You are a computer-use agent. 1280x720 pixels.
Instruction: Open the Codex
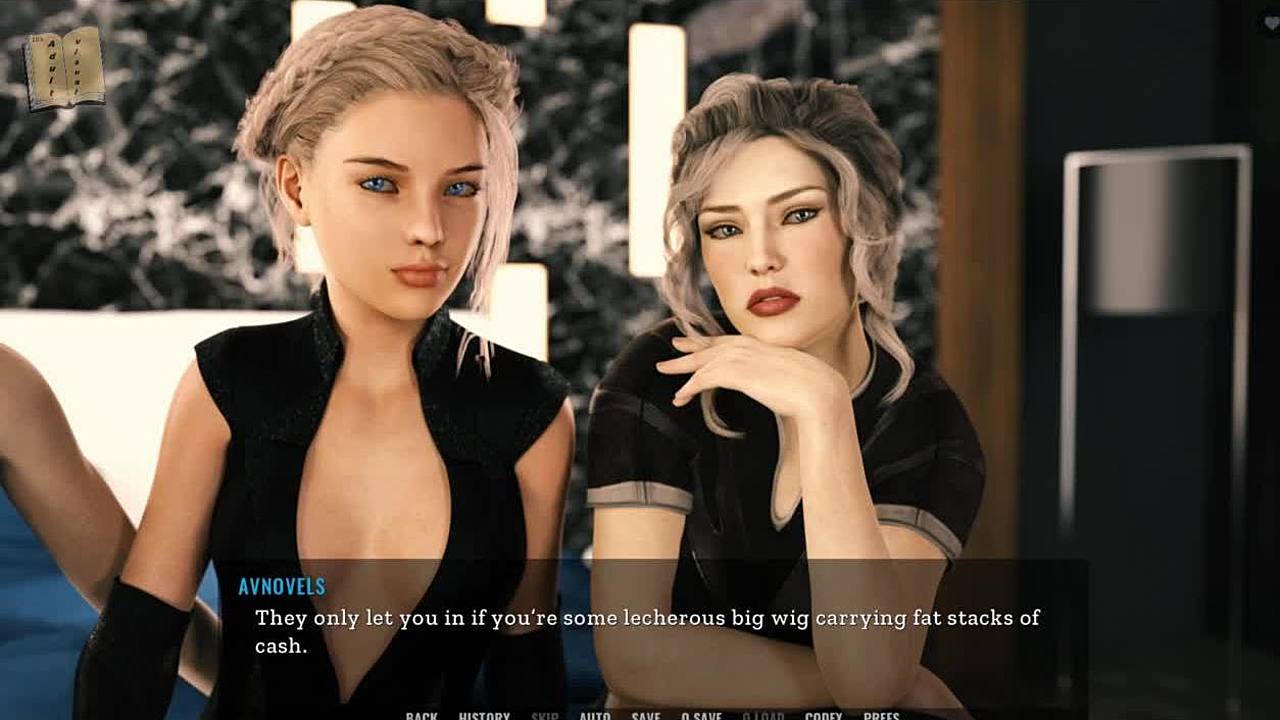coord(823,715)
